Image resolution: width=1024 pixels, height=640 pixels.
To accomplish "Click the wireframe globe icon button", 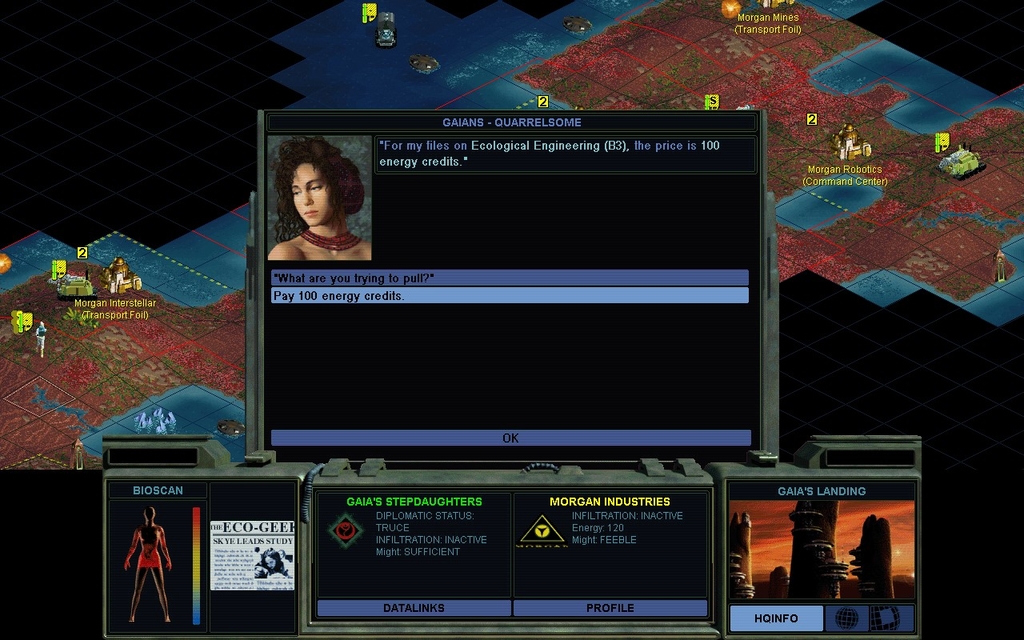I will (x=846, y=618).
